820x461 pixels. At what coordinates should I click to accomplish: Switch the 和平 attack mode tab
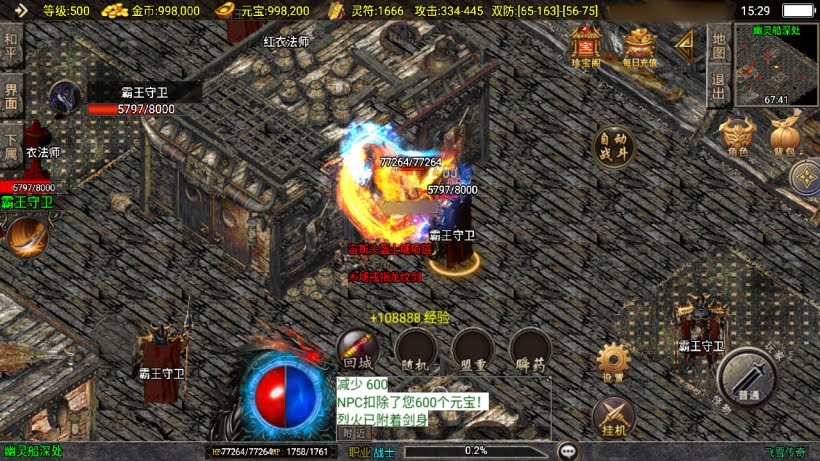point(11,46)
